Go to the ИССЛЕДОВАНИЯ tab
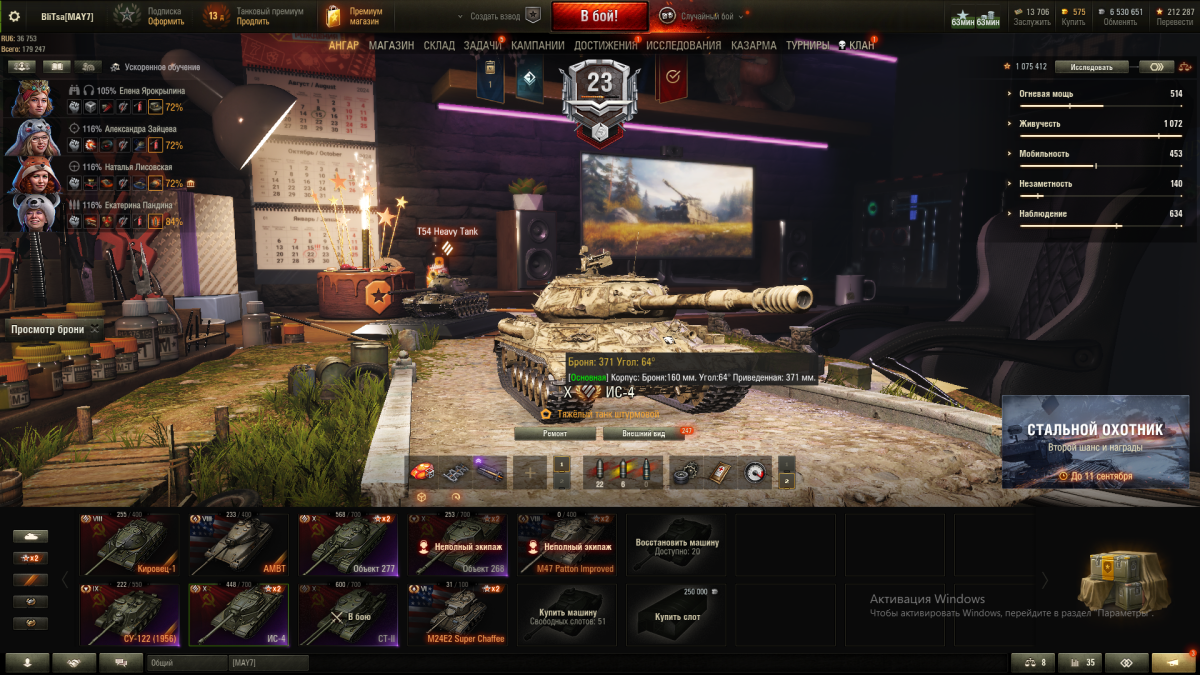Screen dimensions: 1200x675 coord(683,45)
